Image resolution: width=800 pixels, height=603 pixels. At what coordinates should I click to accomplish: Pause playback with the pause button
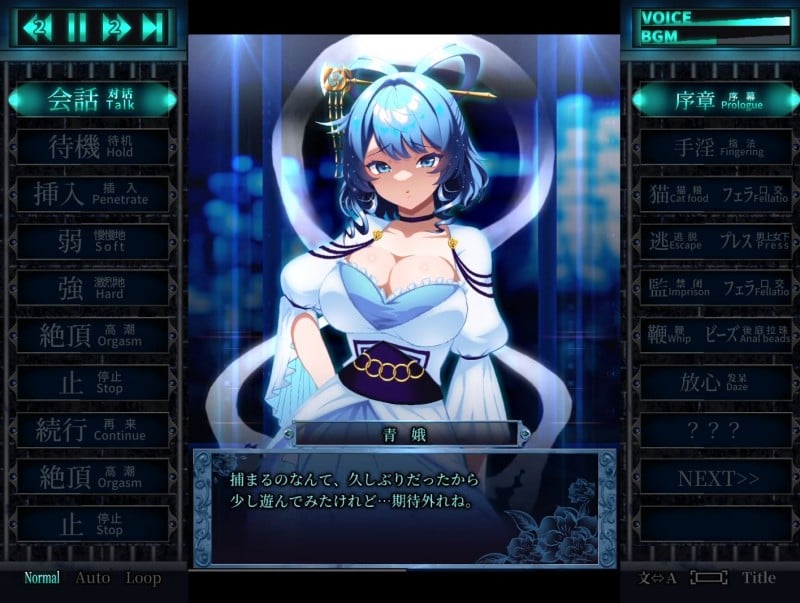[x=77, y=27]
